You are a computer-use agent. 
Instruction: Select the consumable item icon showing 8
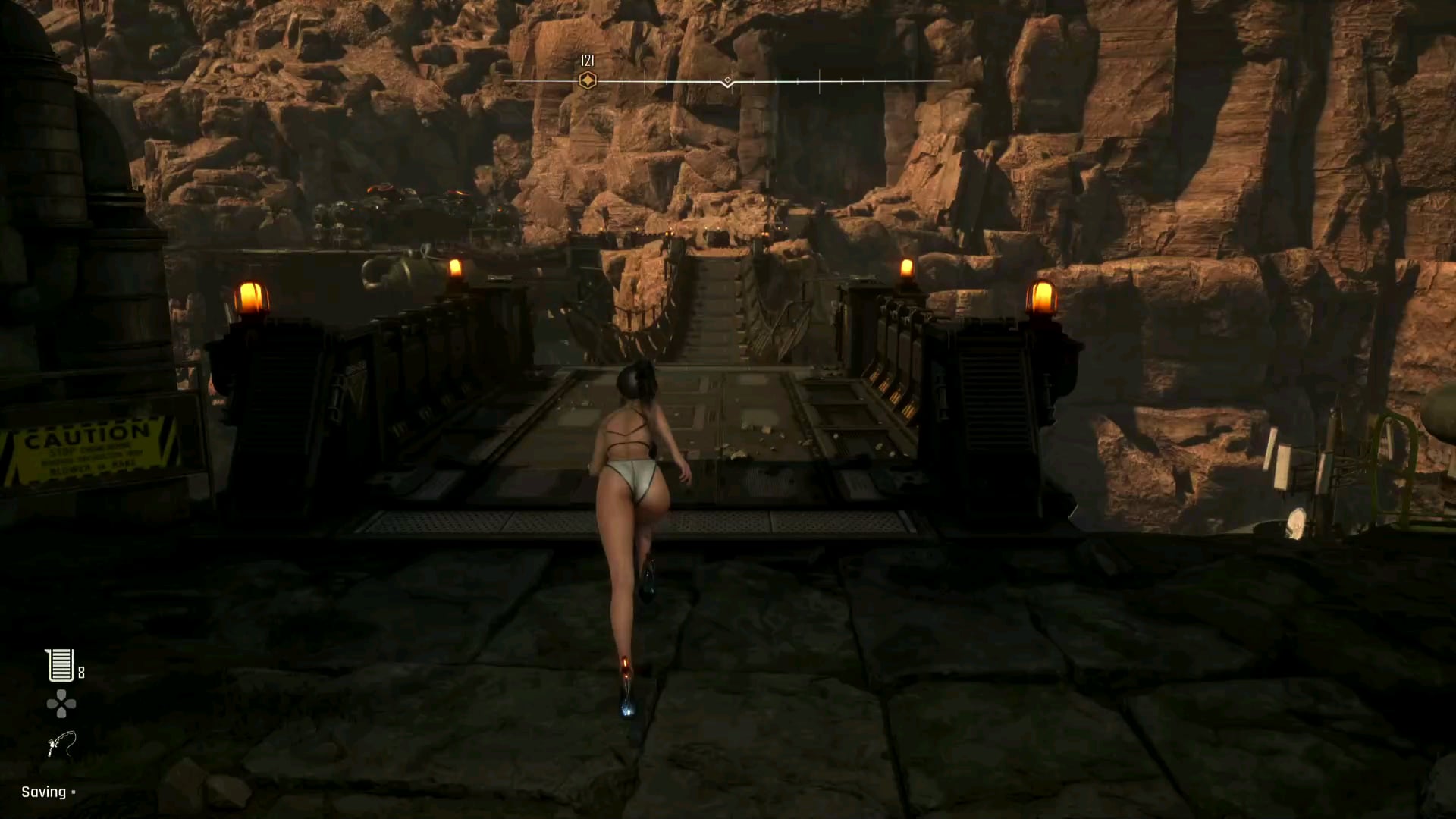tap(60, 666)
